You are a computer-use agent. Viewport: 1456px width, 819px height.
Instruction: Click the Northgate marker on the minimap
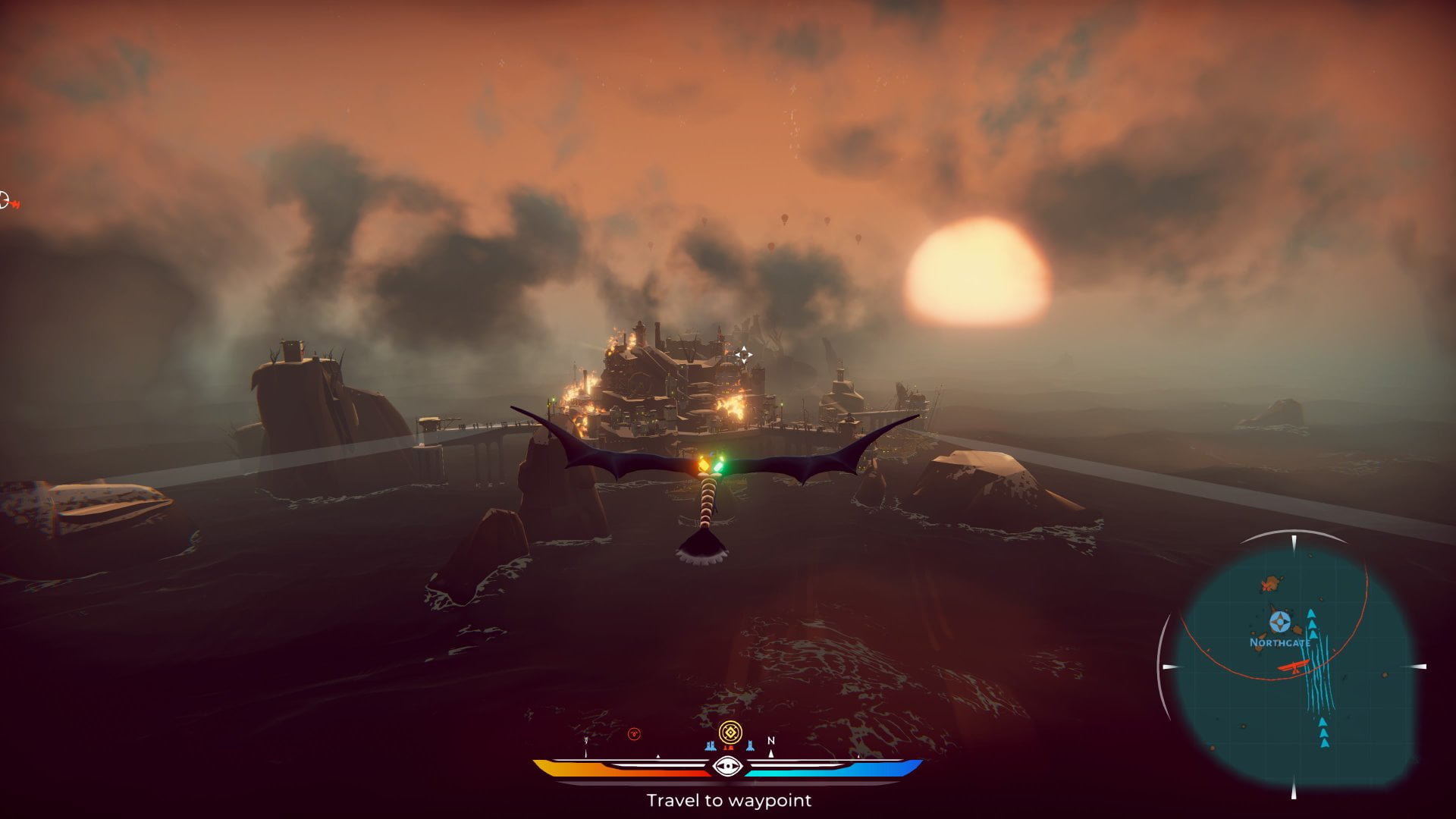1280,623
